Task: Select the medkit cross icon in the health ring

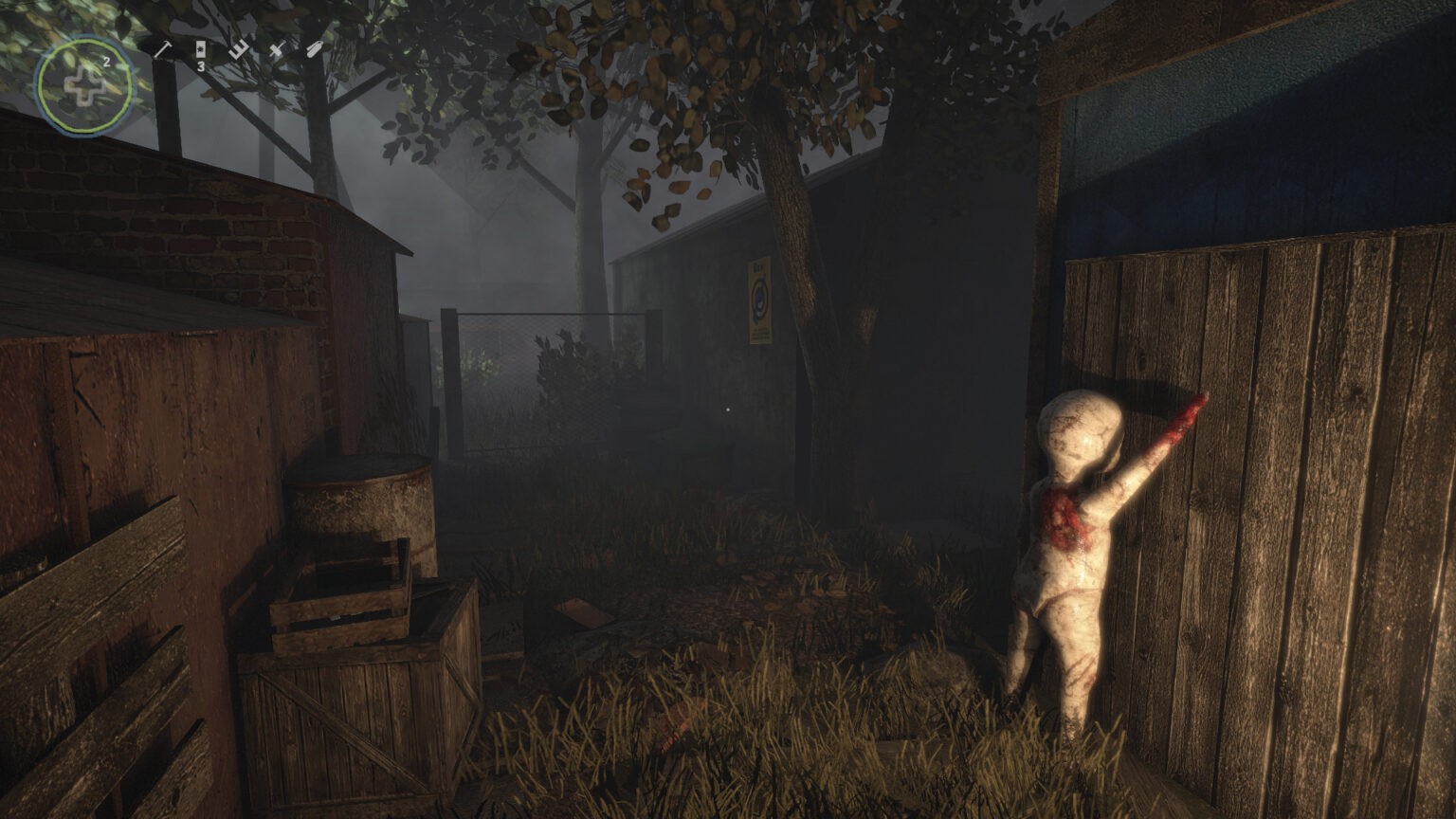Action: click(x=83, y=86)
